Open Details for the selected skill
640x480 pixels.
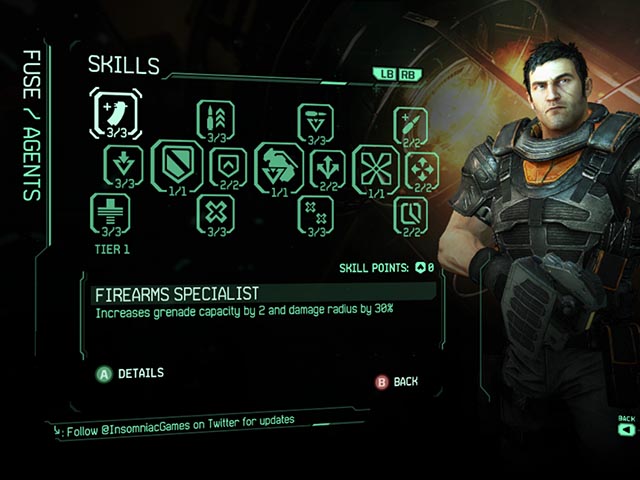[131, 374]
